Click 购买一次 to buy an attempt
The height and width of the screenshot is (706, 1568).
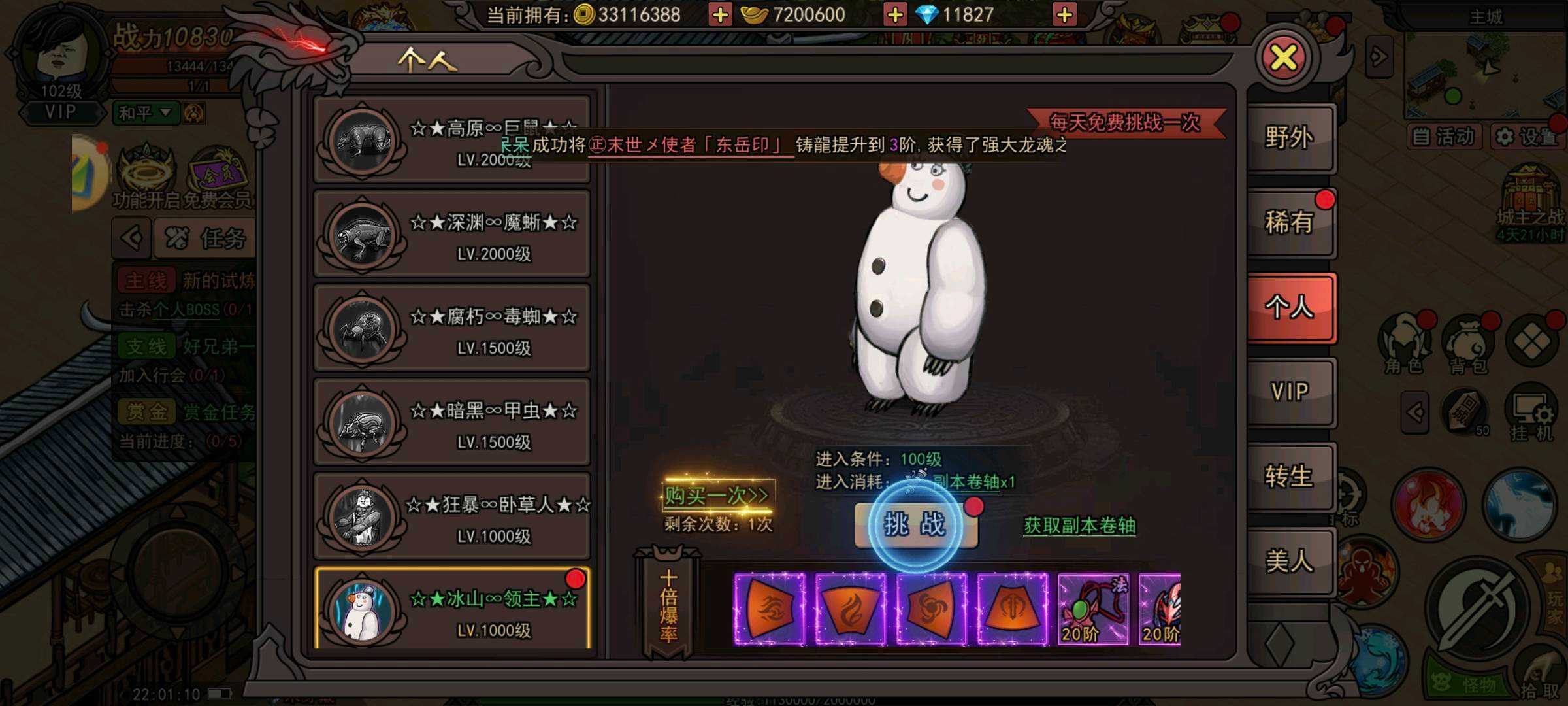[x=717, y=496]
